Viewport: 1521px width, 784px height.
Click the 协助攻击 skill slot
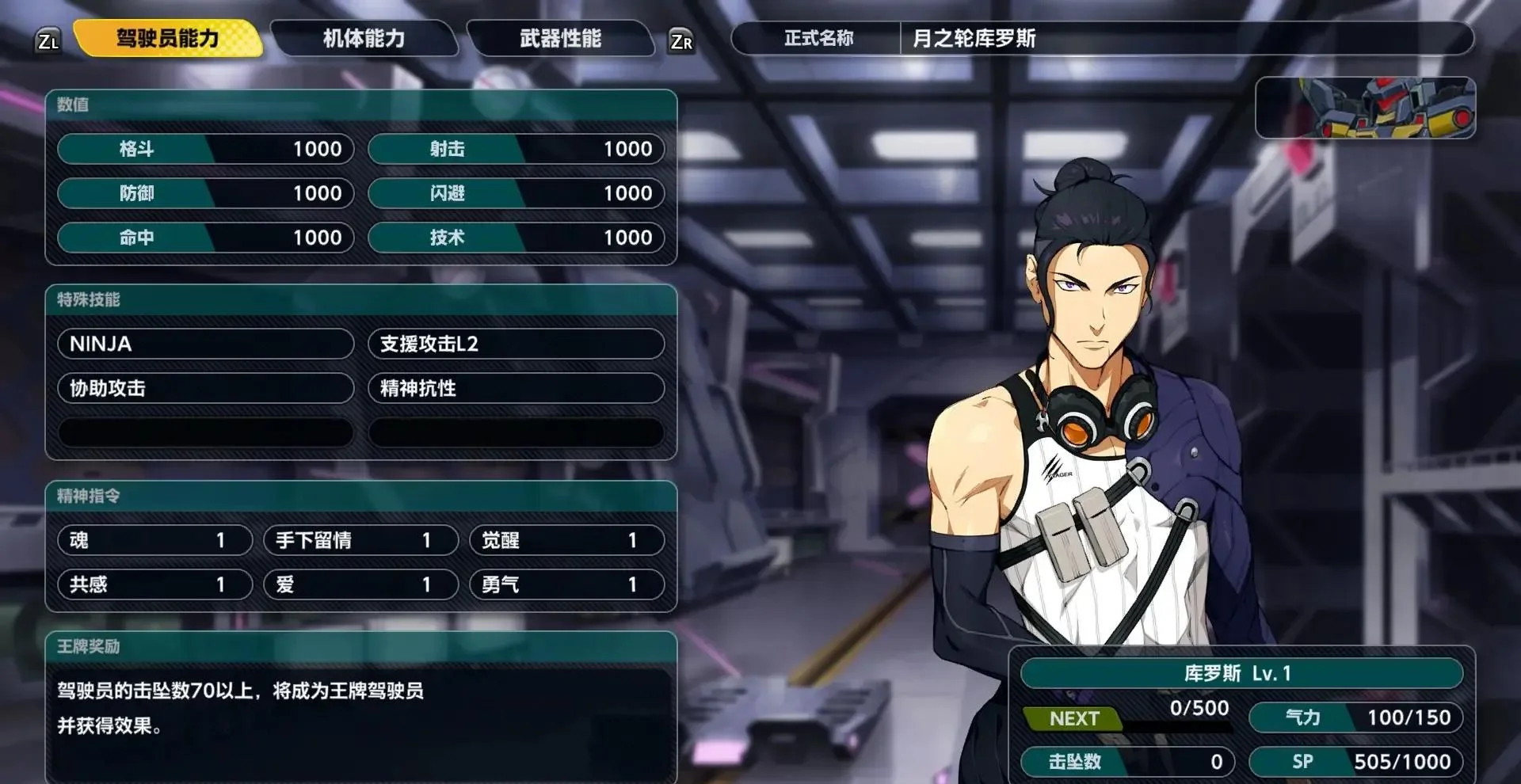pos(204,388)
